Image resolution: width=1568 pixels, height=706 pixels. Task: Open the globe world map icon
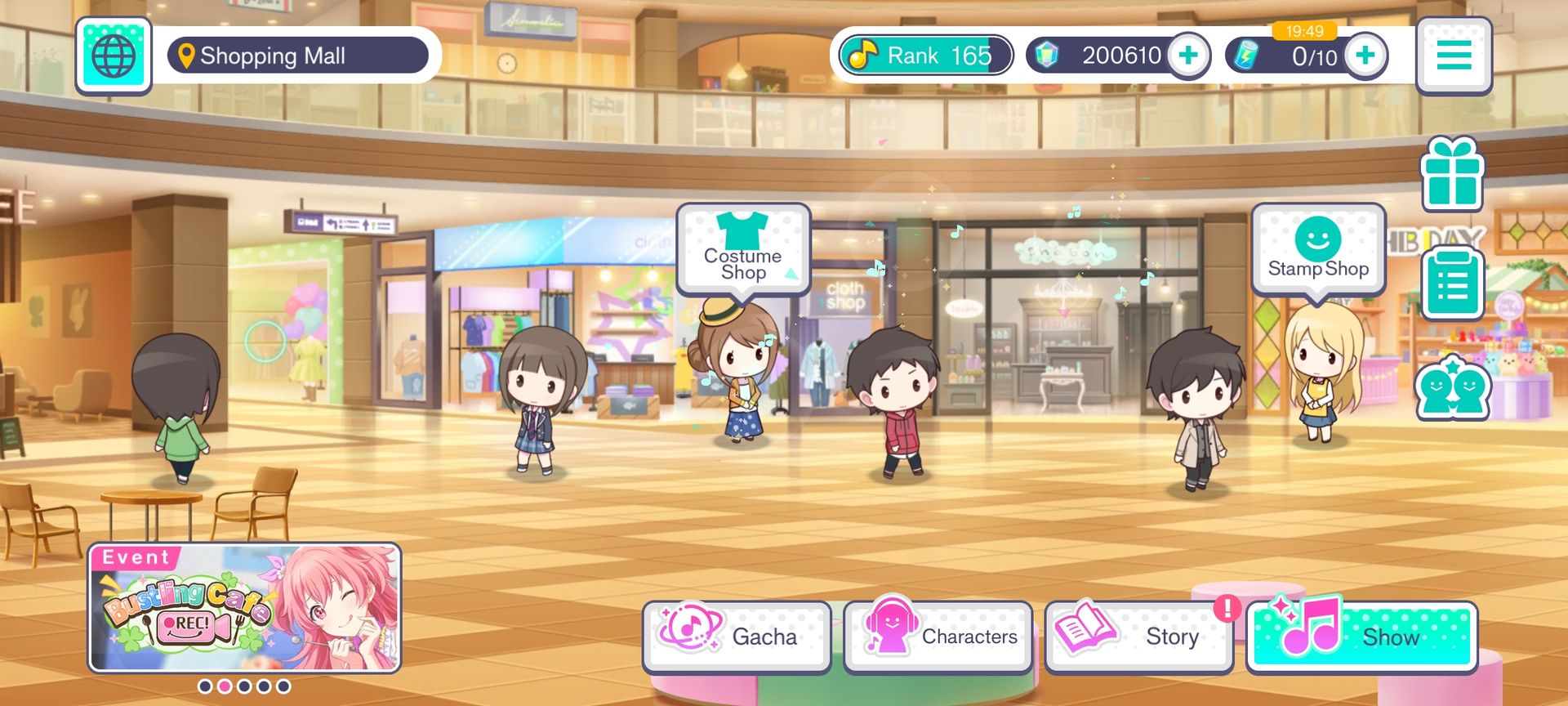[x=114, y=56]
